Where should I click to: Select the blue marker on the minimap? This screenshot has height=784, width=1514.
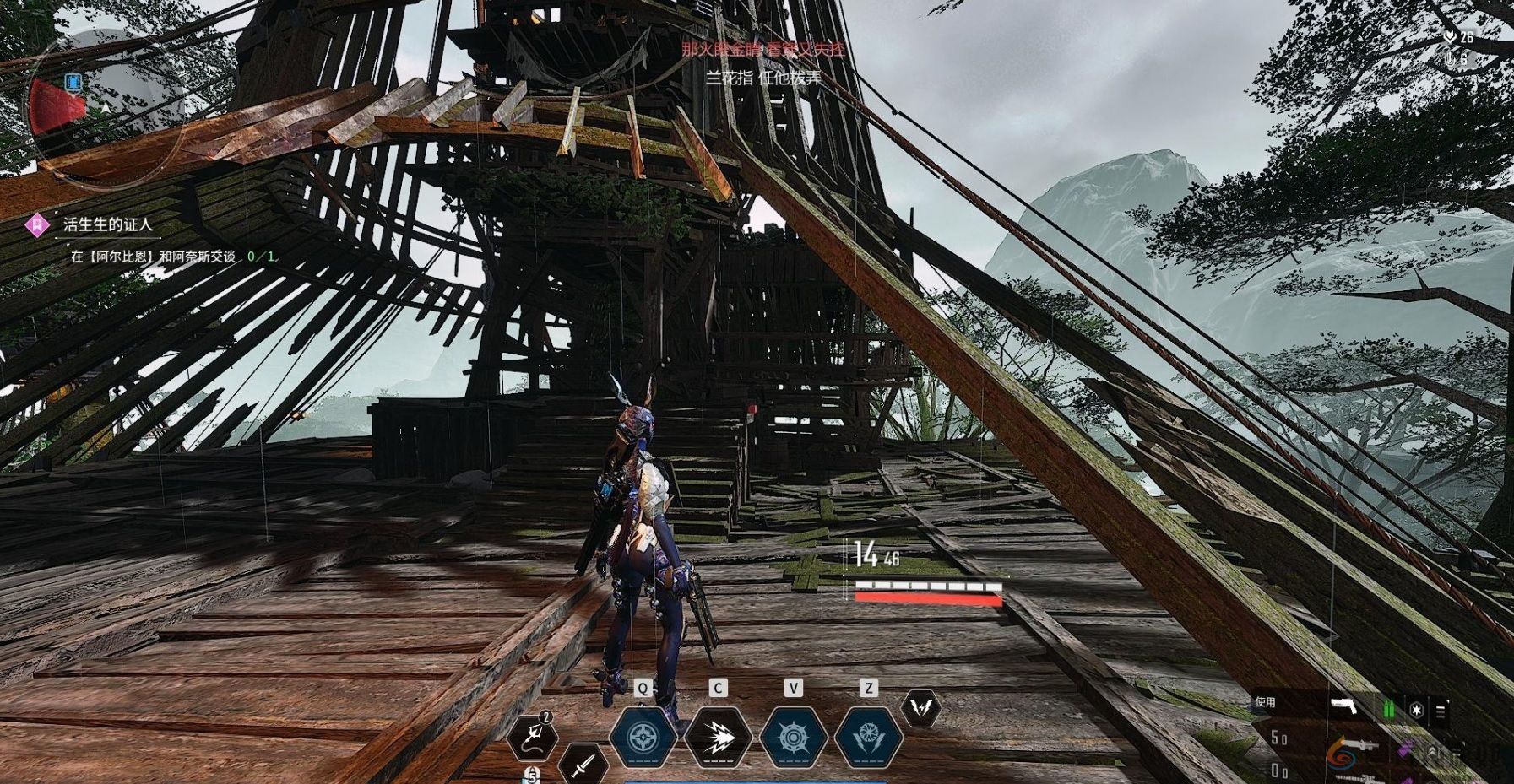click(x=73, y=83)
